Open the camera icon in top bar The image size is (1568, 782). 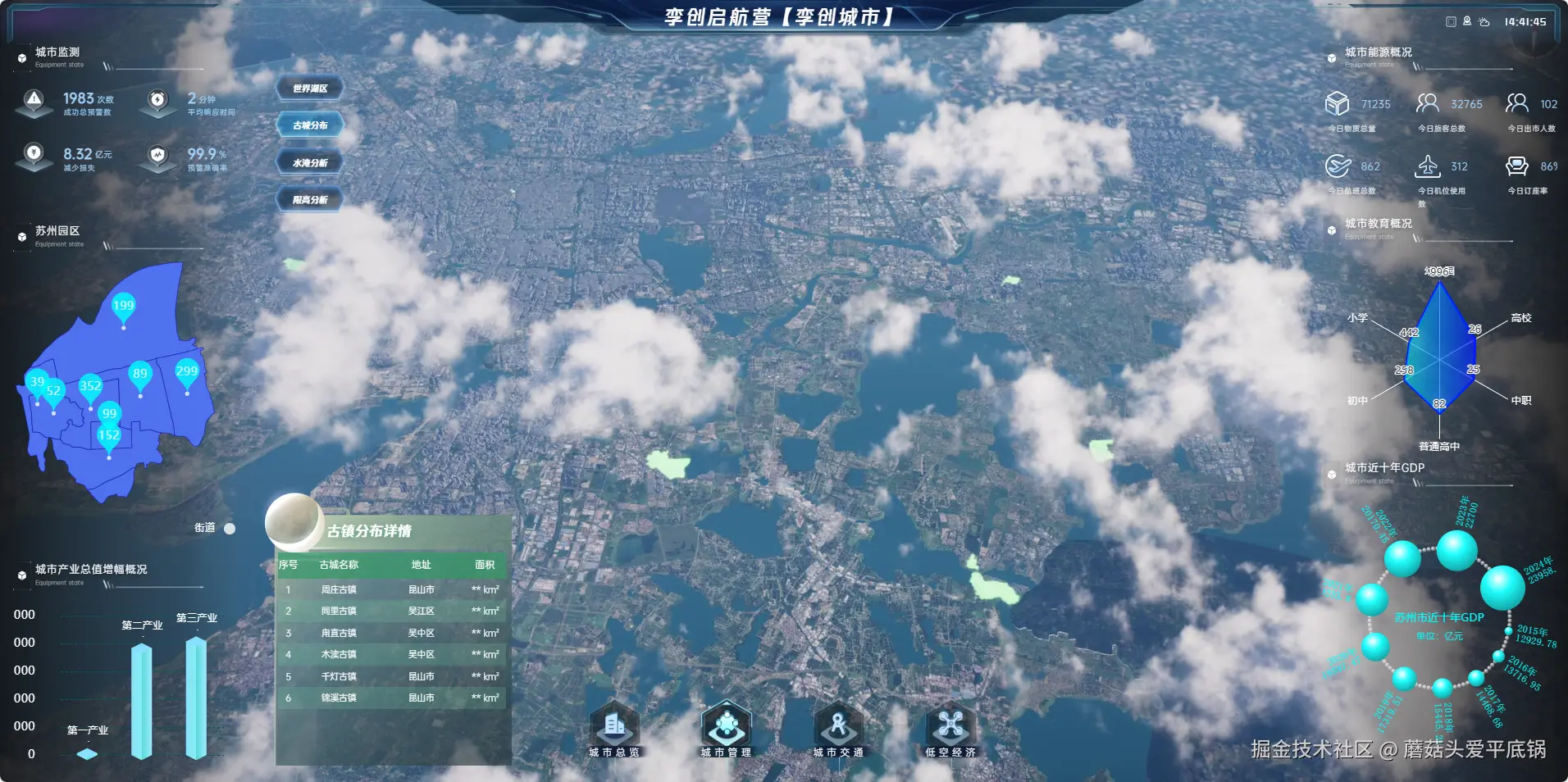(x=1467, y=22)
